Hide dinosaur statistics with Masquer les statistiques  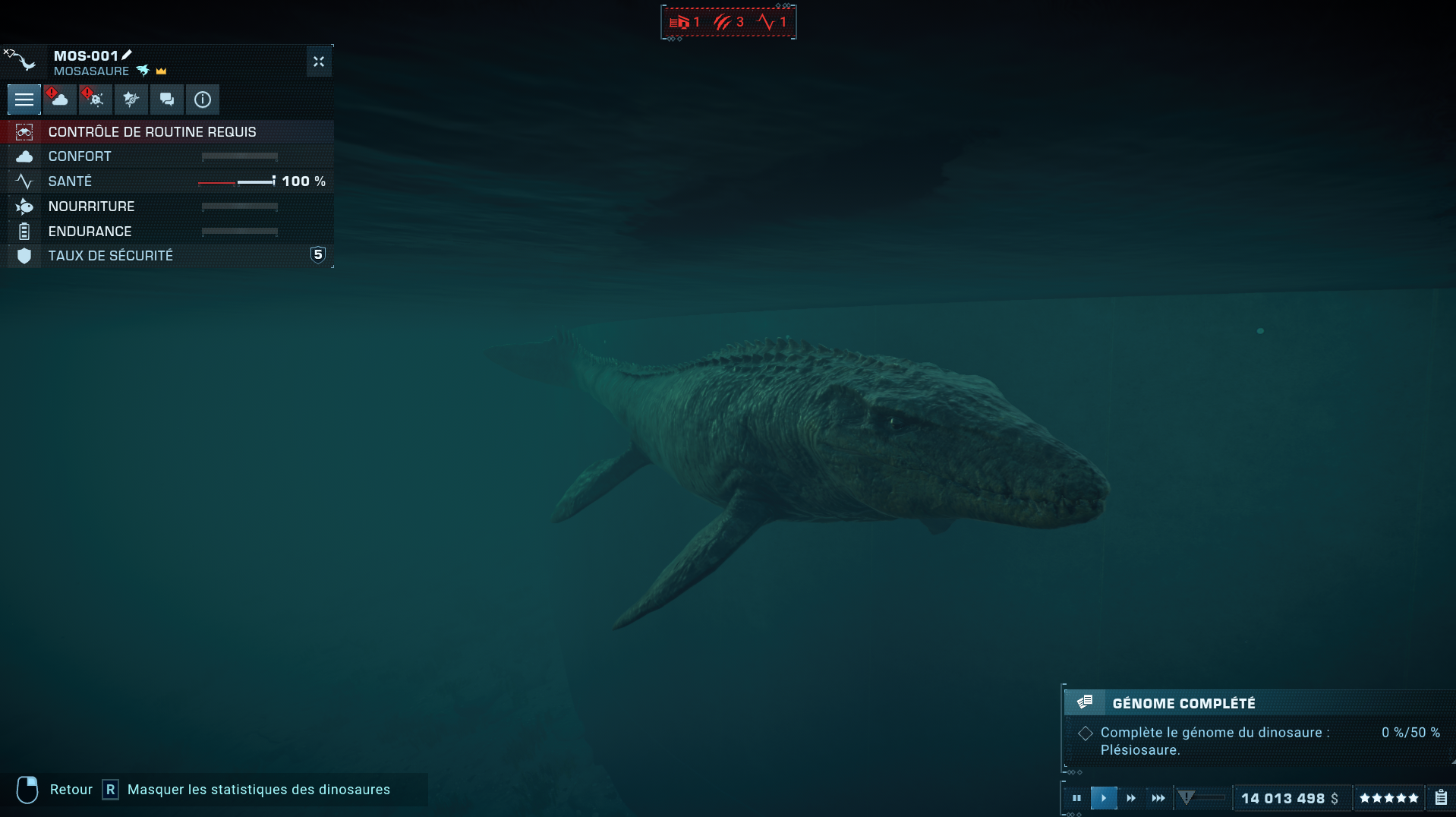258,790
